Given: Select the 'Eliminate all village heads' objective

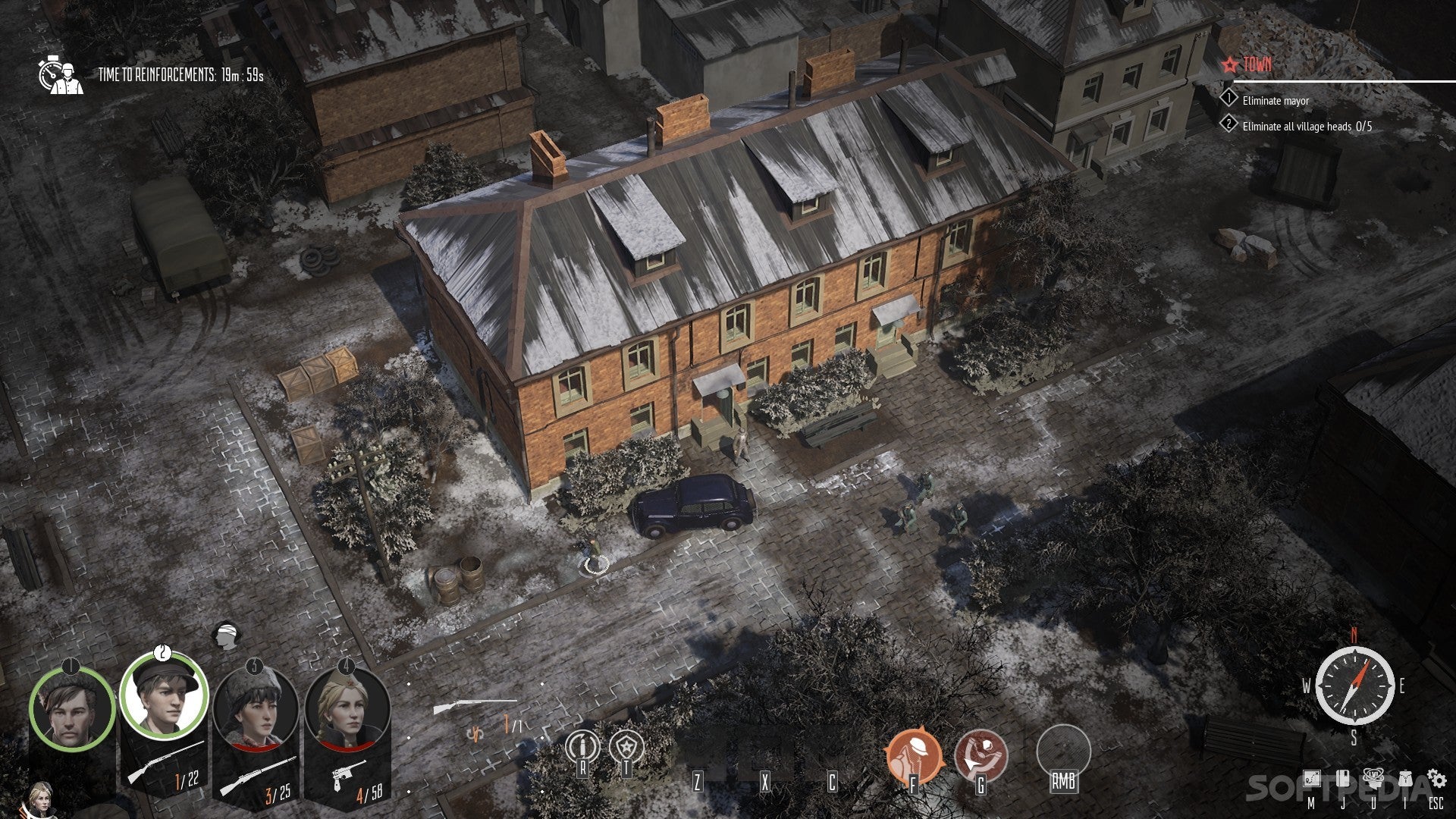Looking at the screenshot, I should click(1307, 127).
